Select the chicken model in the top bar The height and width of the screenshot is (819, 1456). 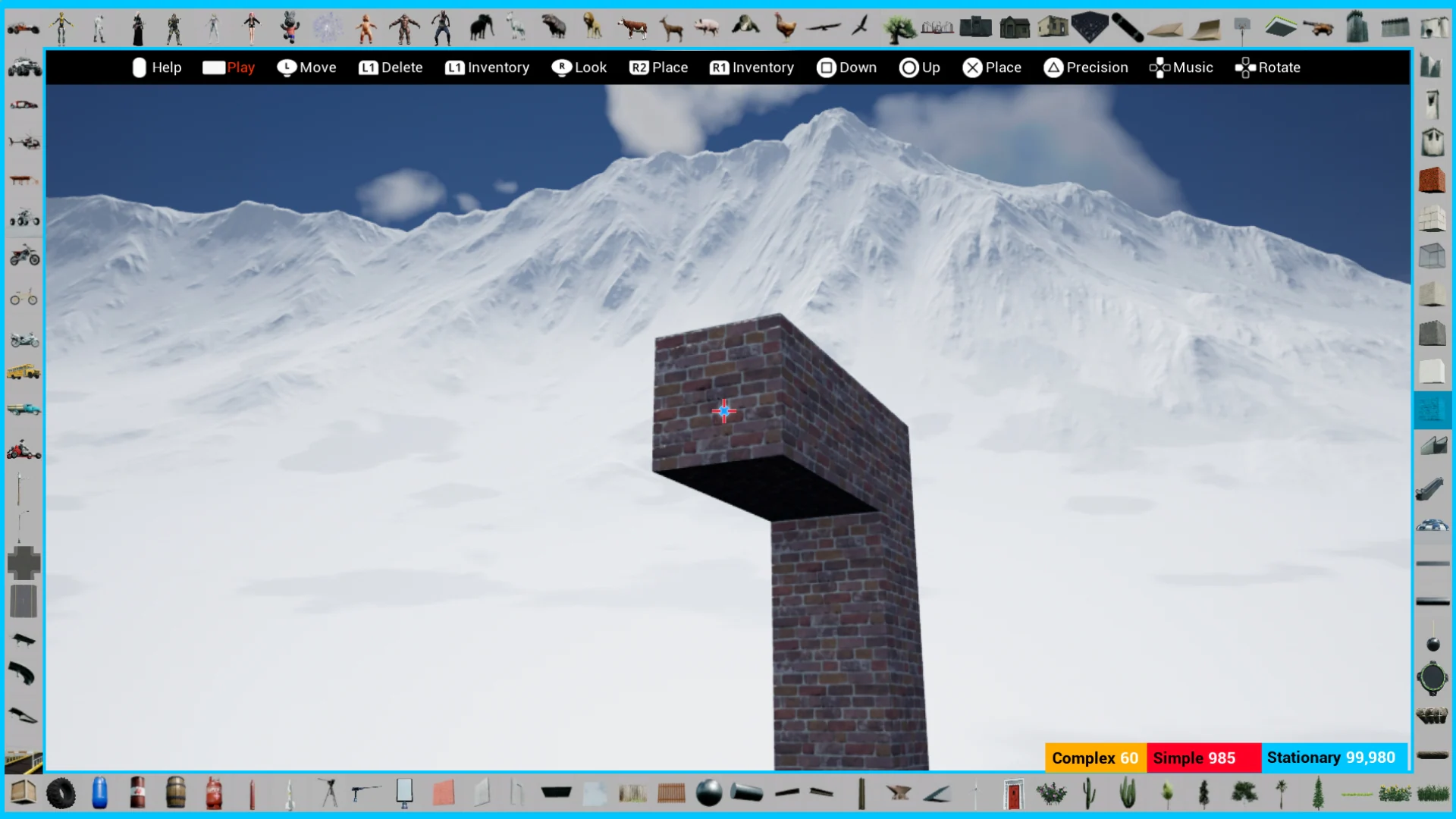coord(785,27)
